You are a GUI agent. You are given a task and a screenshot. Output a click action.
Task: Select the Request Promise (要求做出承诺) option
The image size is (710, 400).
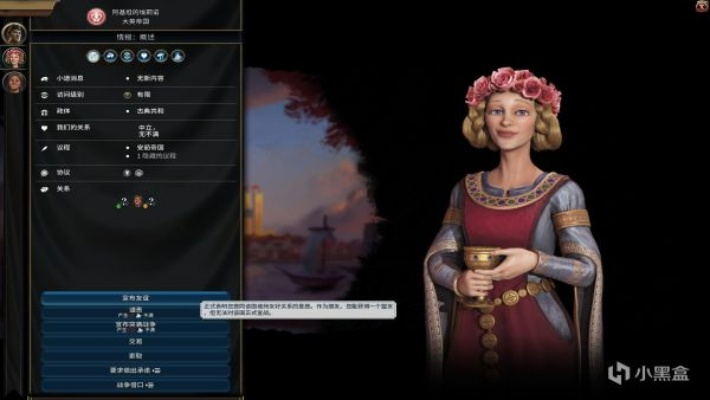pos(136,370)
